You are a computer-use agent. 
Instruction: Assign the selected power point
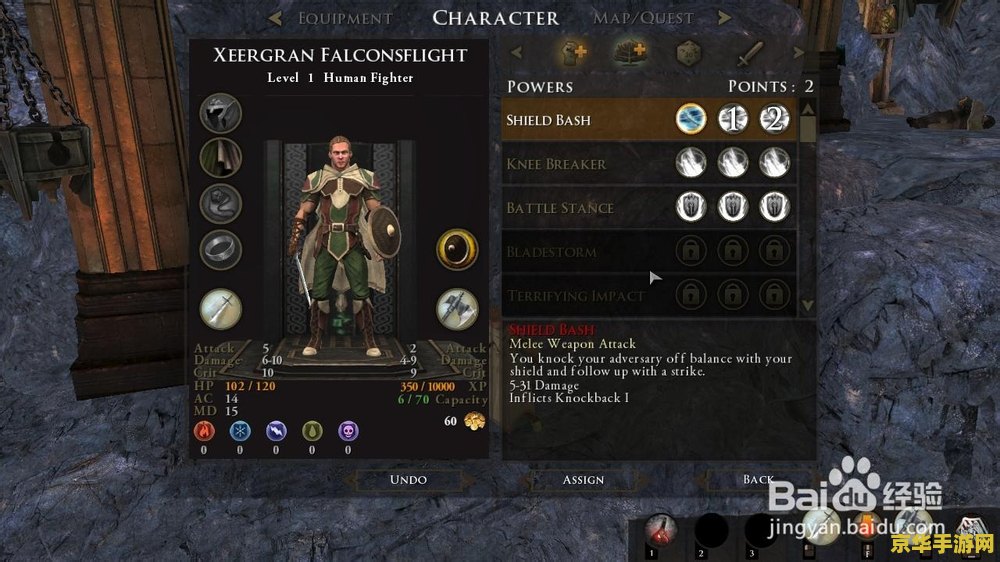click(x=583, y=479)
